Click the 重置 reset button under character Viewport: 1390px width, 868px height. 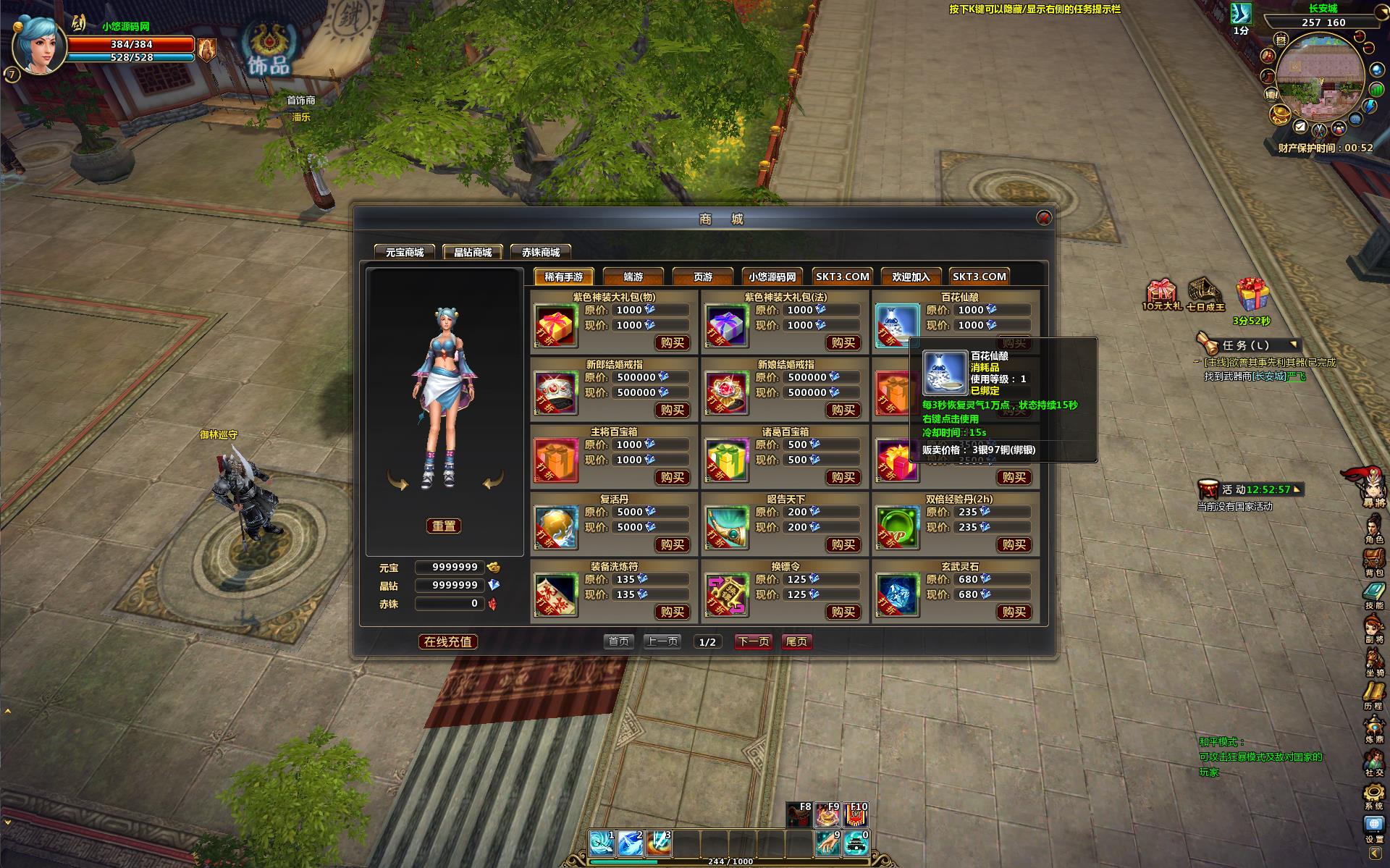click(x=444, y=526)
